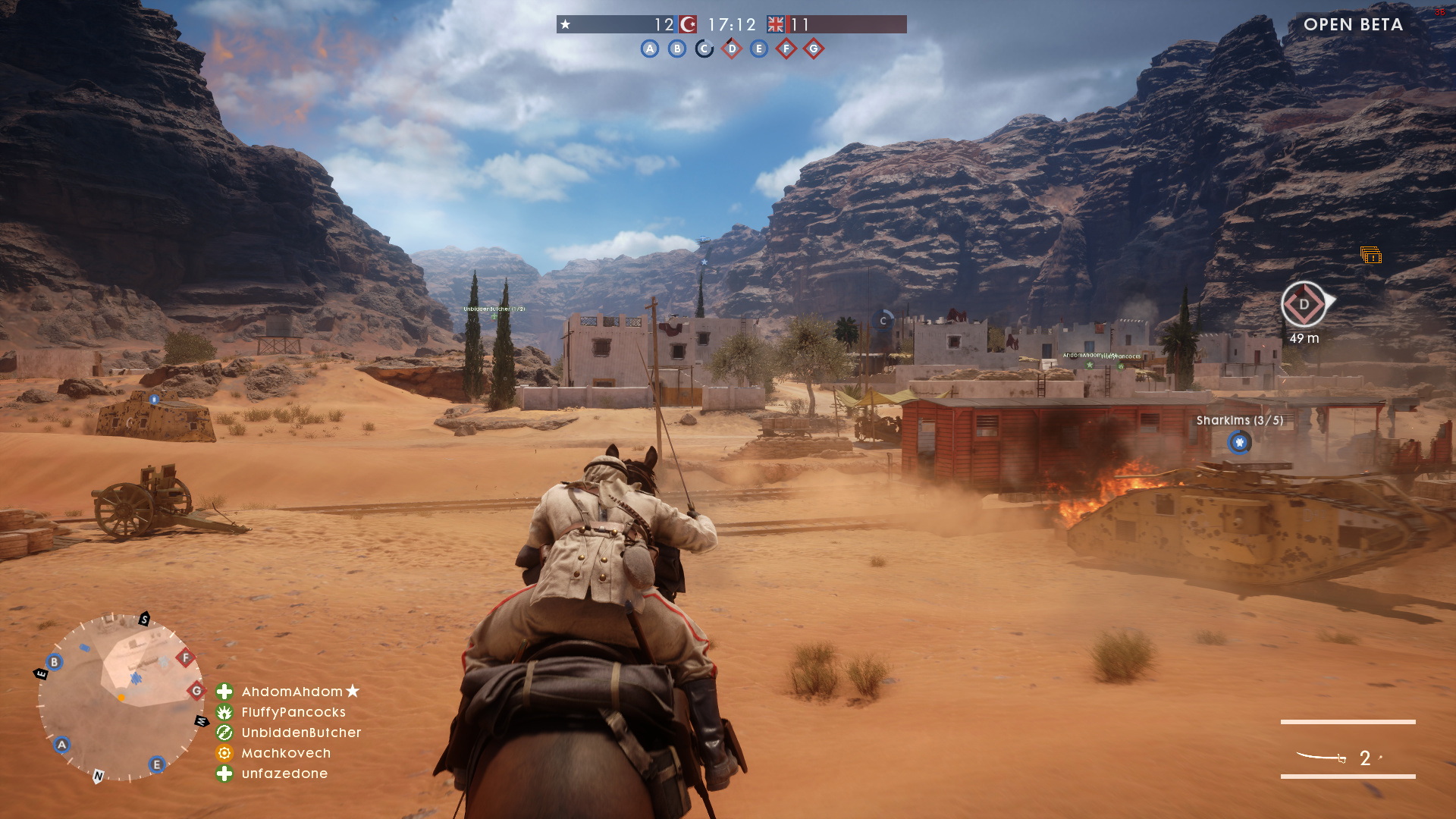The image size is (1456, 819).
Task: Click the objective D world marker at 49 m
Action: coord(1304,305)
